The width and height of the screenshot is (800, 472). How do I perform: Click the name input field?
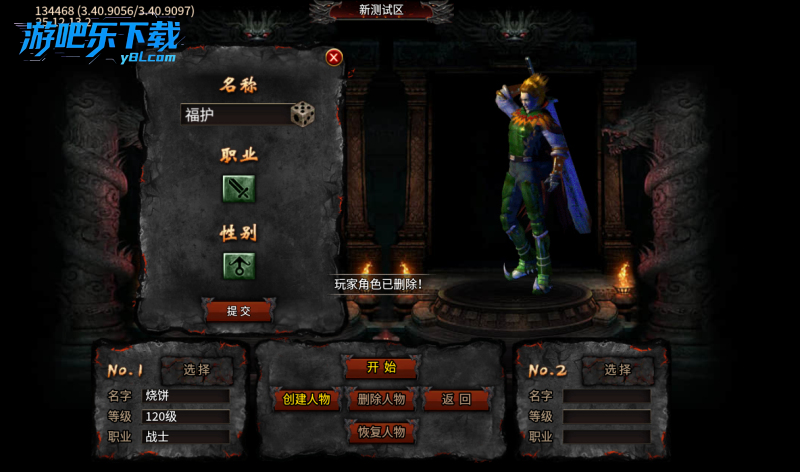235,115
